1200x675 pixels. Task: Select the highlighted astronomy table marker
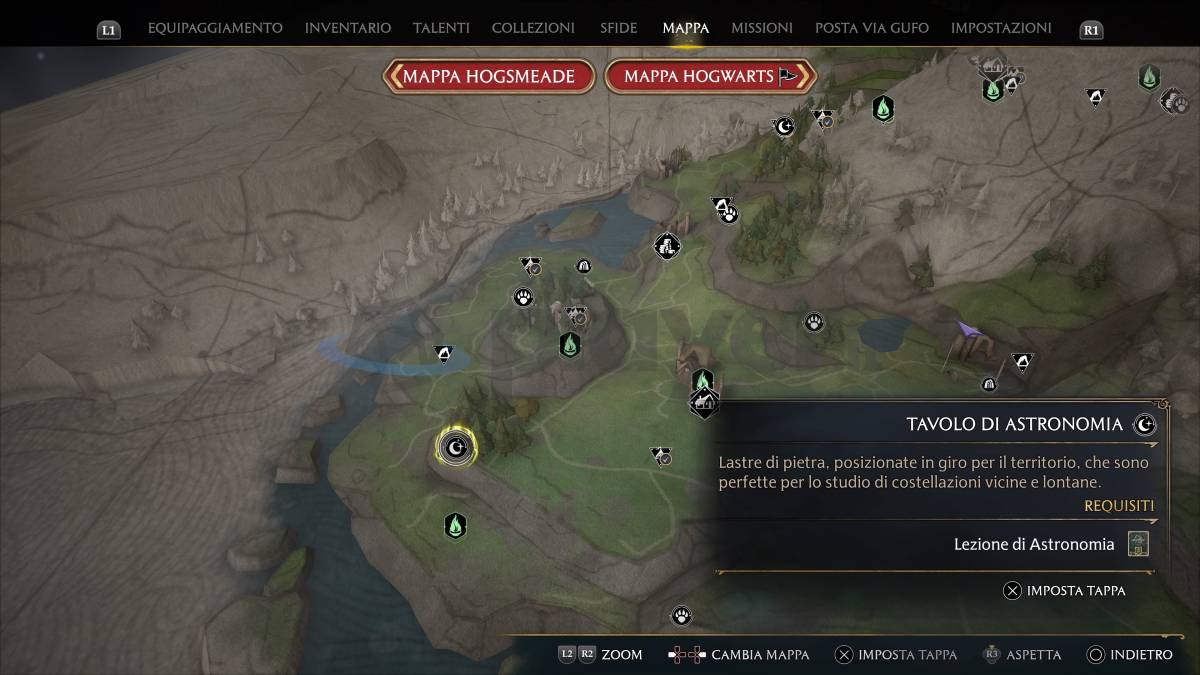point(456,446)
